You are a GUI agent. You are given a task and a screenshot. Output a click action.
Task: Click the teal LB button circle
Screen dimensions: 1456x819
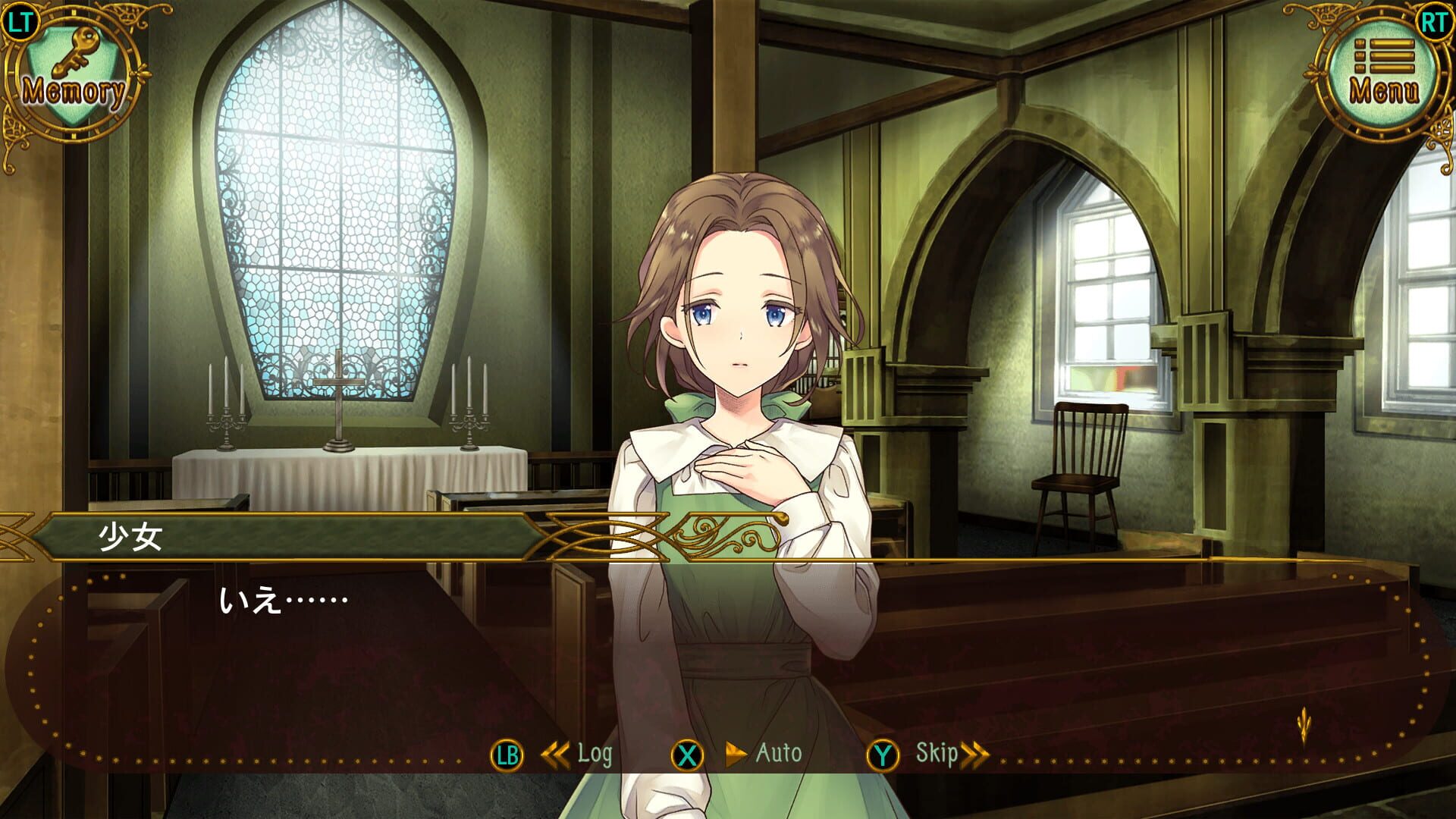pyautogui.click(x=509, y=755)
